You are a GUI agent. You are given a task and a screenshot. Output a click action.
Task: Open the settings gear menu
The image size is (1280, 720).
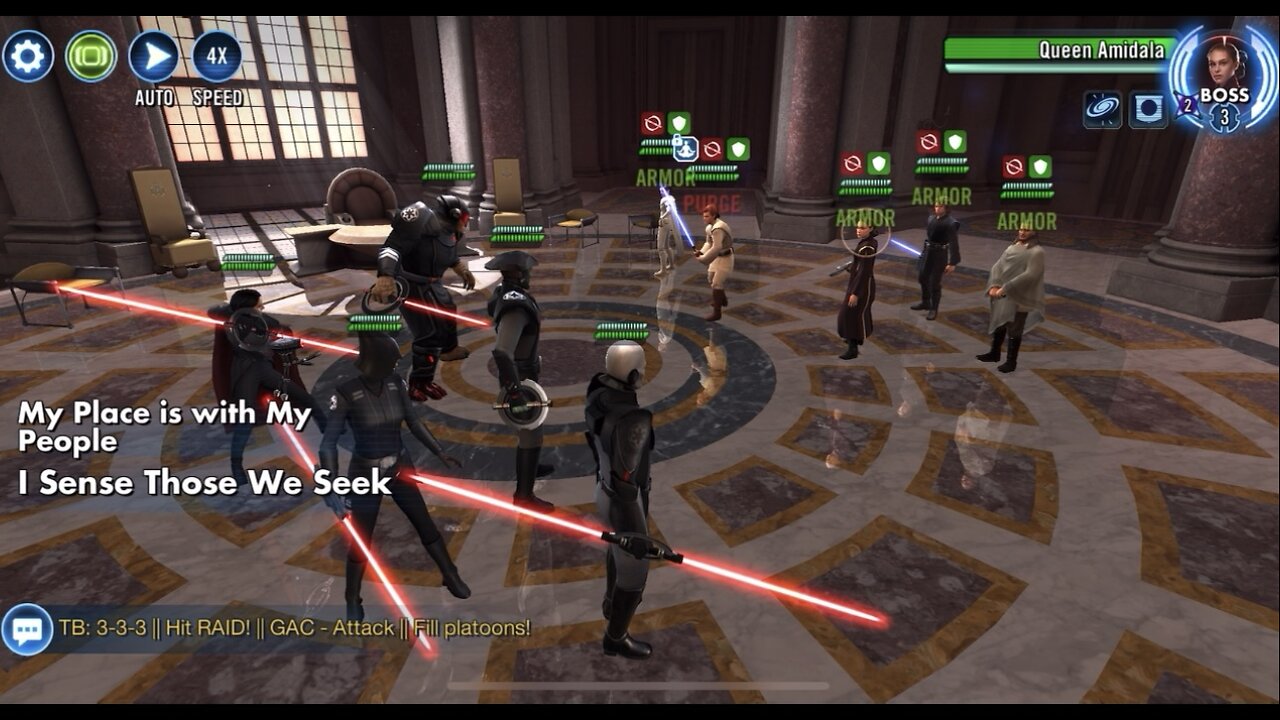[x=27, y=56]
